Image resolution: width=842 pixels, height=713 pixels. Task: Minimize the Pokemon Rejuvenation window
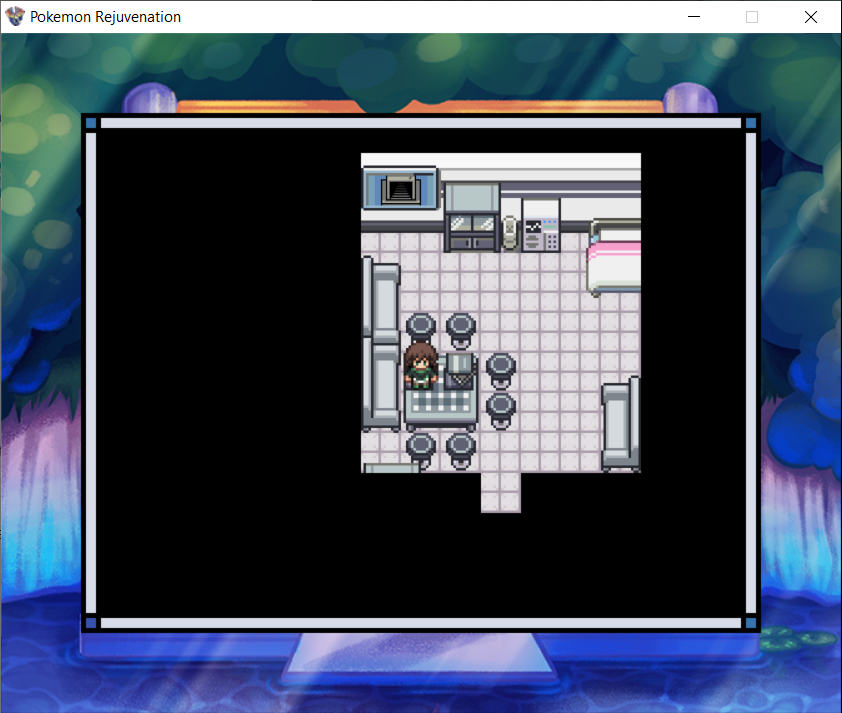695,17
